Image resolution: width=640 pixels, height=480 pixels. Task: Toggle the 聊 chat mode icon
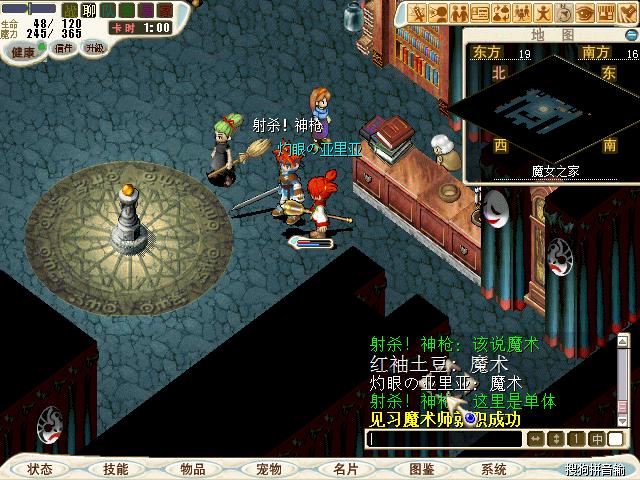point(88,10)
